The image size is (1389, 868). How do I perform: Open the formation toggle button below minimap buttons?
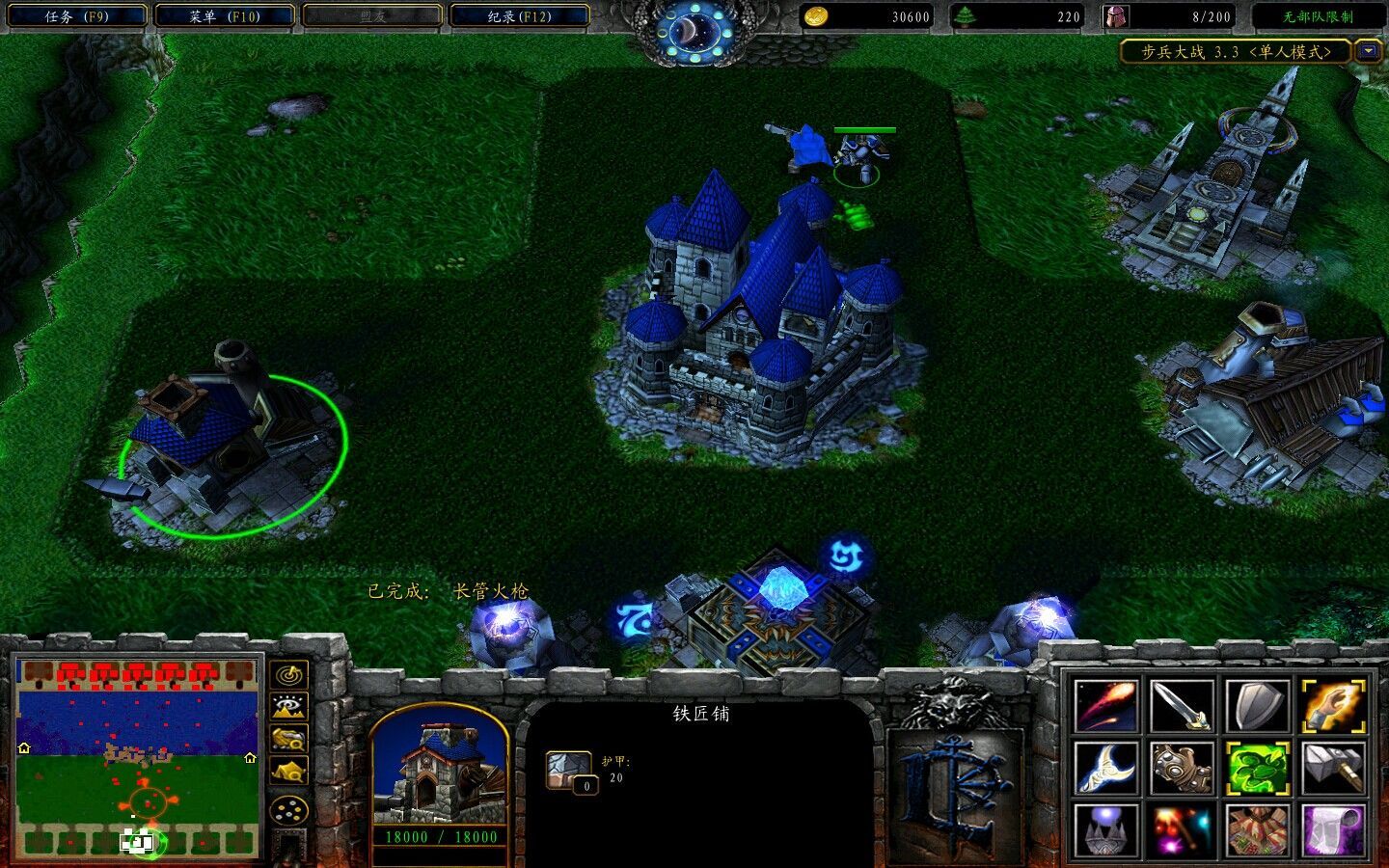click(x=289, y=811)
